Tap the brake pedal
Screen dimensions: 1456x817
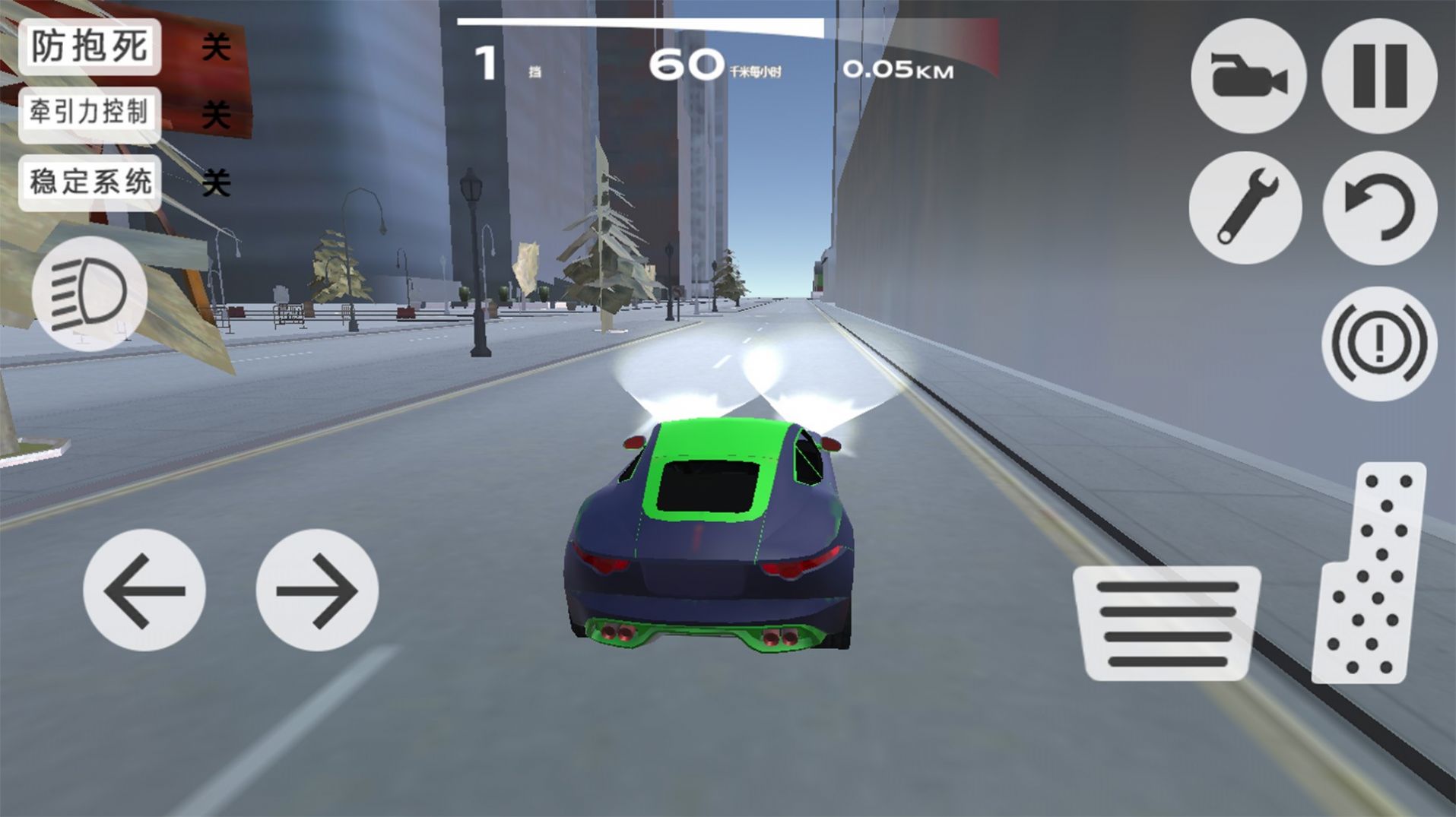click(x=1167, y=623)
